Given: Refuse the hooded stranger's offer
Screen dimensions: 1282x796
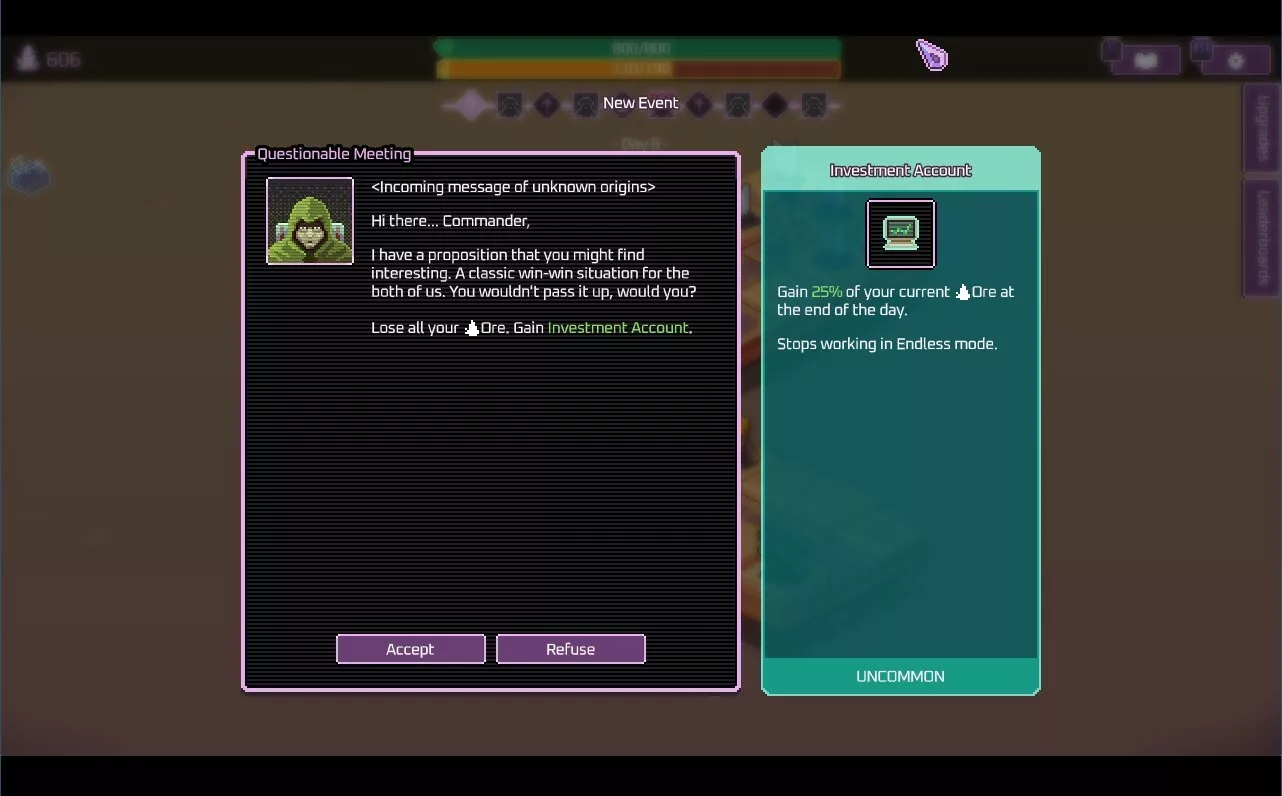Looking at the screenshot, I should tap(570, 649).
